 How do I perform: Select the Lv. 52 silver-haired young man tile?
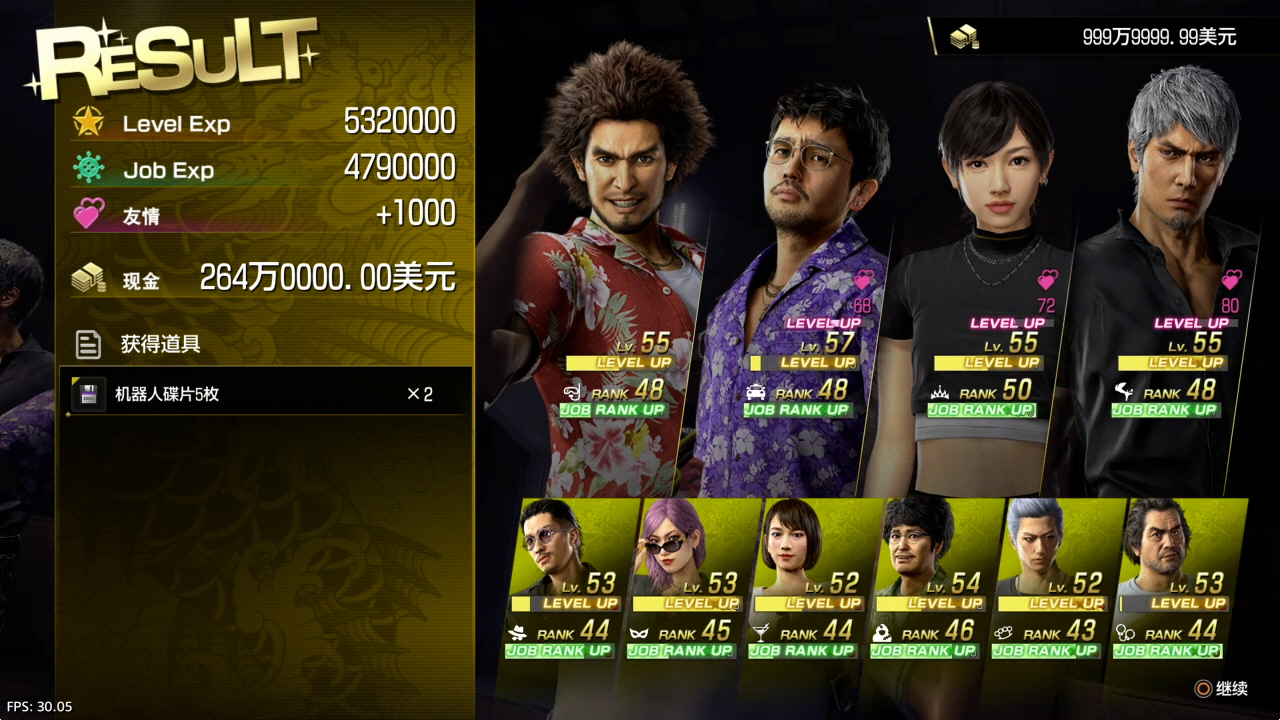[1050, 575]
